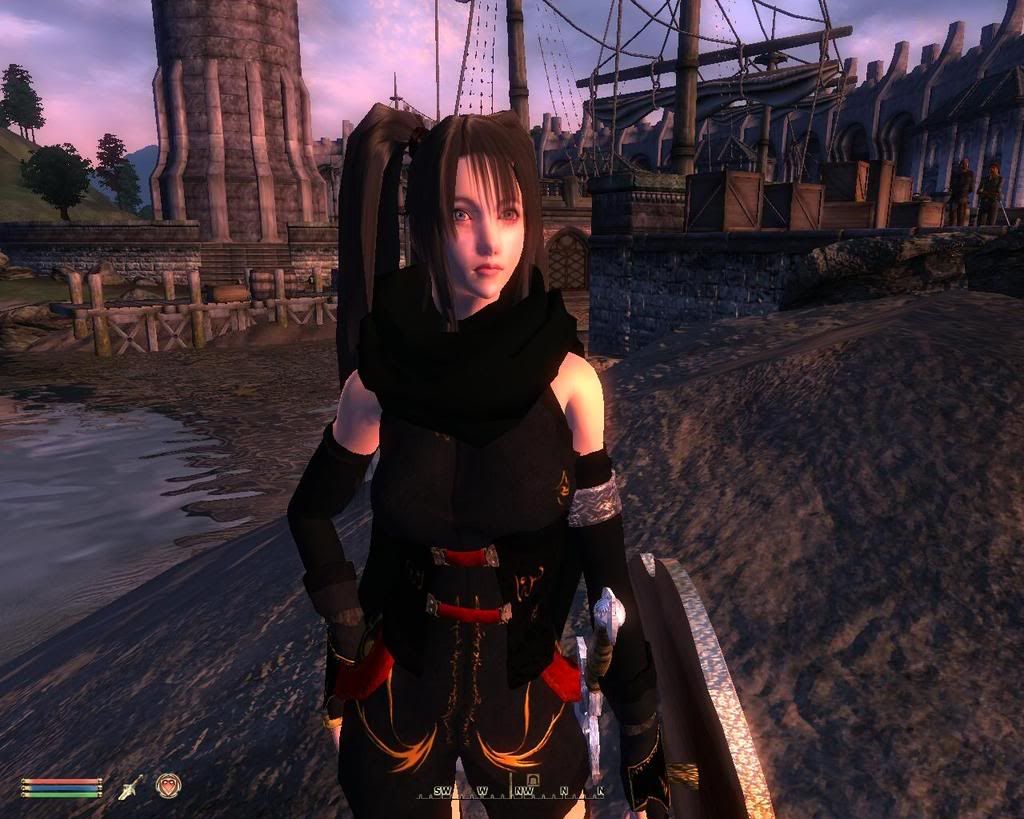Select the doorway marker on the compass
Viewport: 1024px width, 819px height.
pos(533,779)
